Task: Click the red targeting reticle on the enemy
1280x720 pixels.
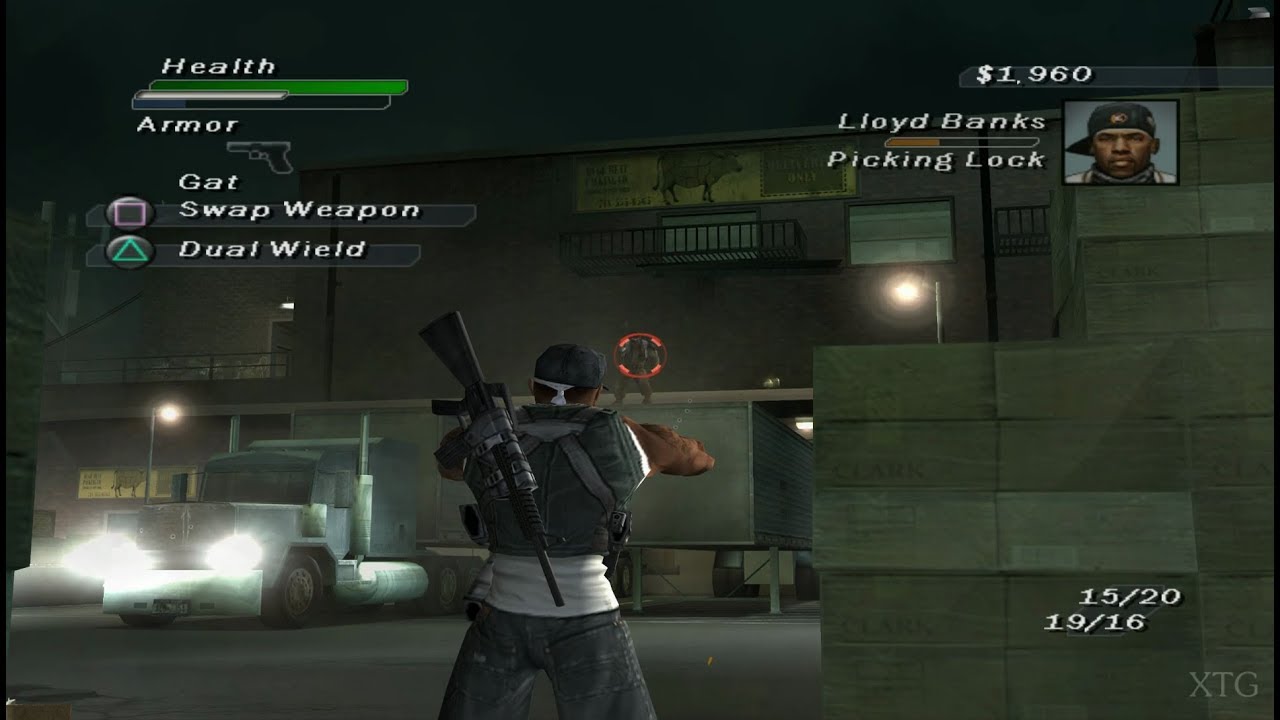Action: pos(640,353)
